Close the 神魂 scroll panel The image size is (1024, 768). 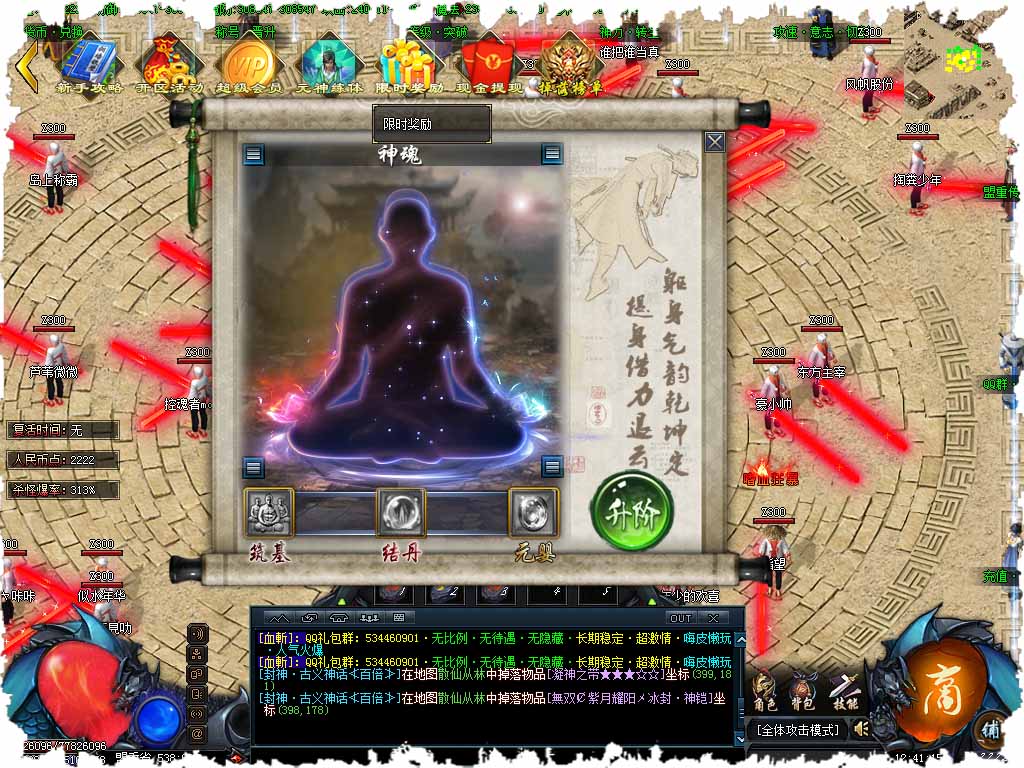tap(714, 142)
